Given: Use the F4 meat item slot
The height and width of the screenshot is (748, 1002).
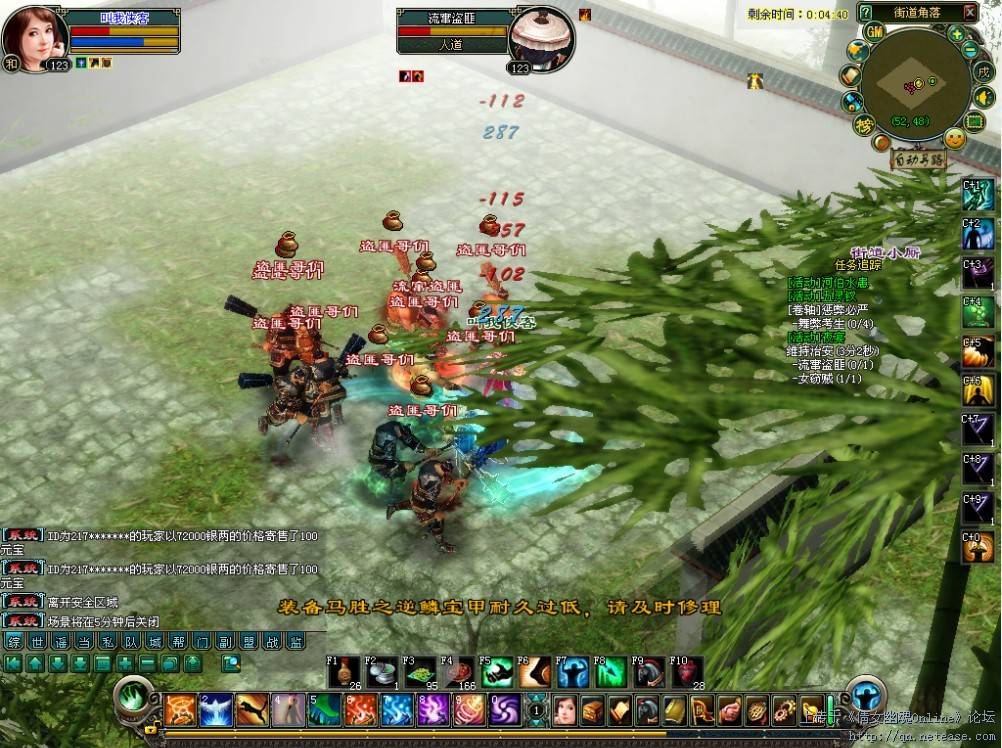Looking at the screenshot, I should pyautogui.click(x=458, y=673).
